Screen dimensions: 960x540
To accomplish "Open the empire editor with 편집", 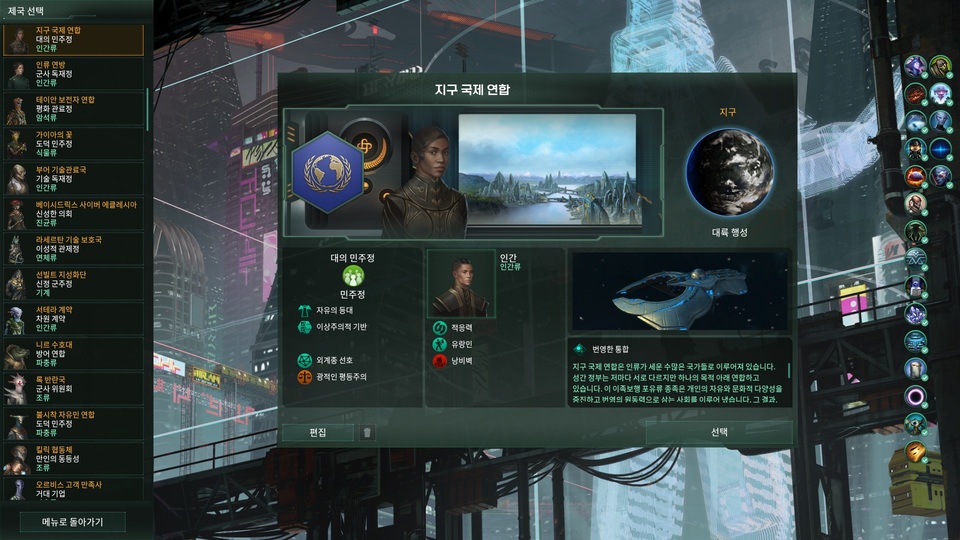I will (317, 432).
